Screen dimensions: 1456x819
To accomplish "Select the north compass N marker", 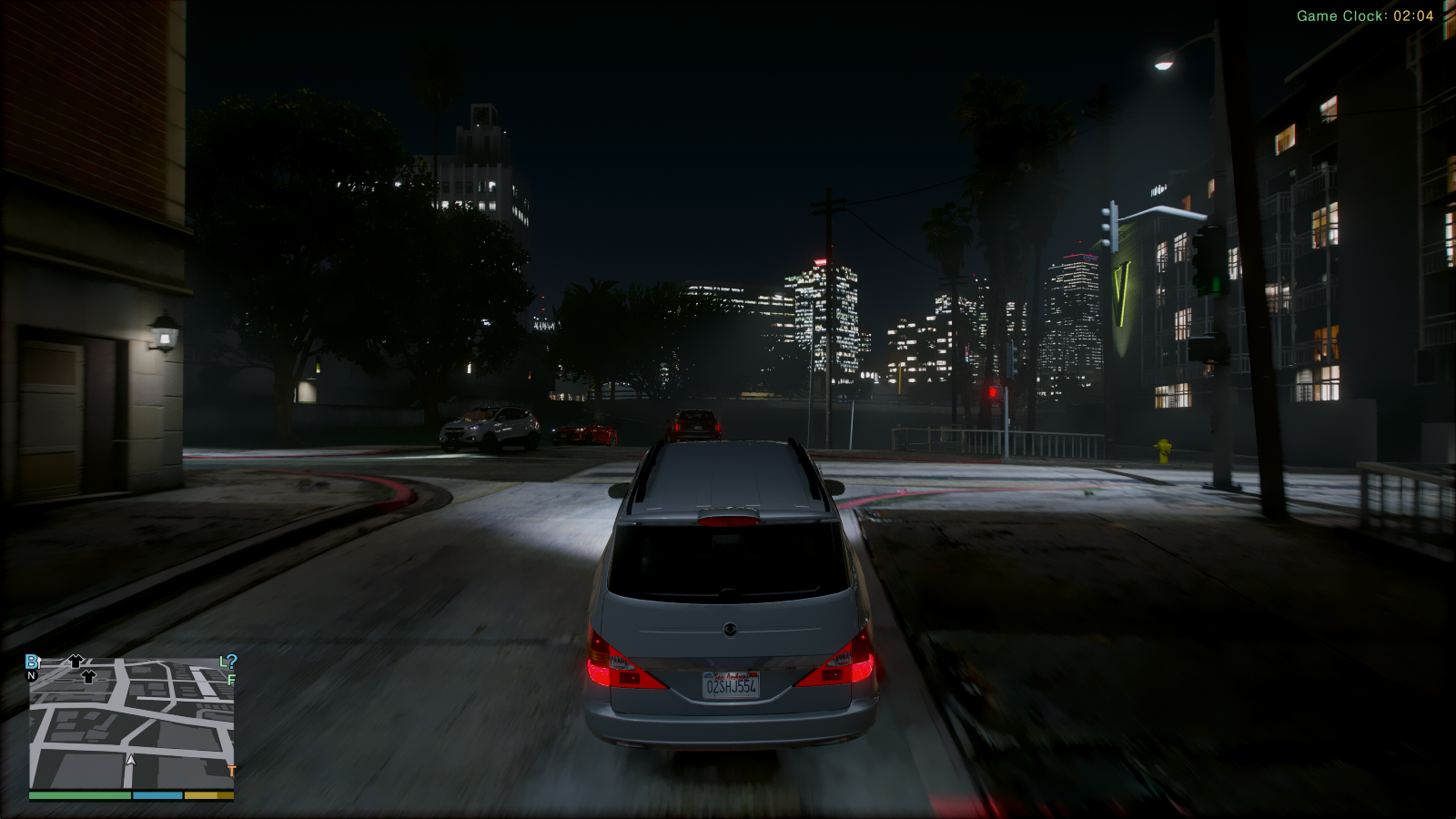I will click(32, 676).
